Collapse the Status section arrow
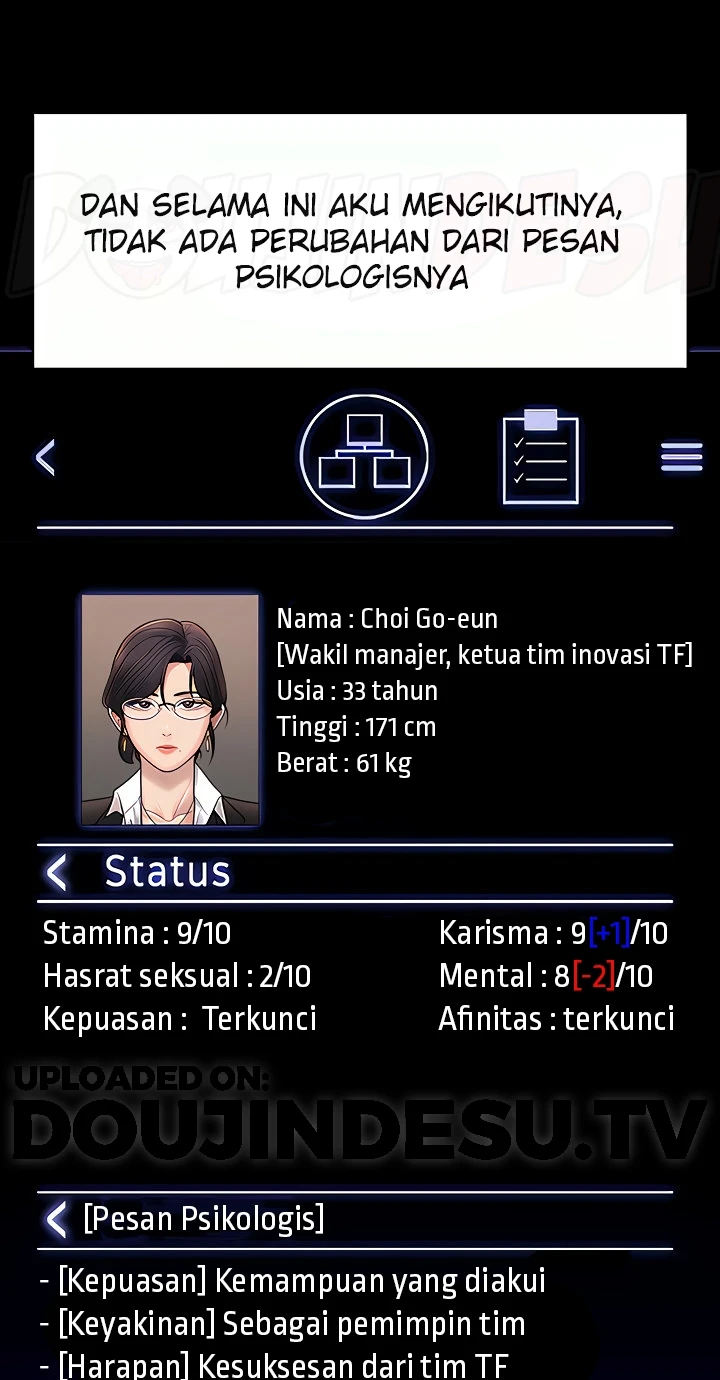720x1380 pixels. [x=57, y=872]
